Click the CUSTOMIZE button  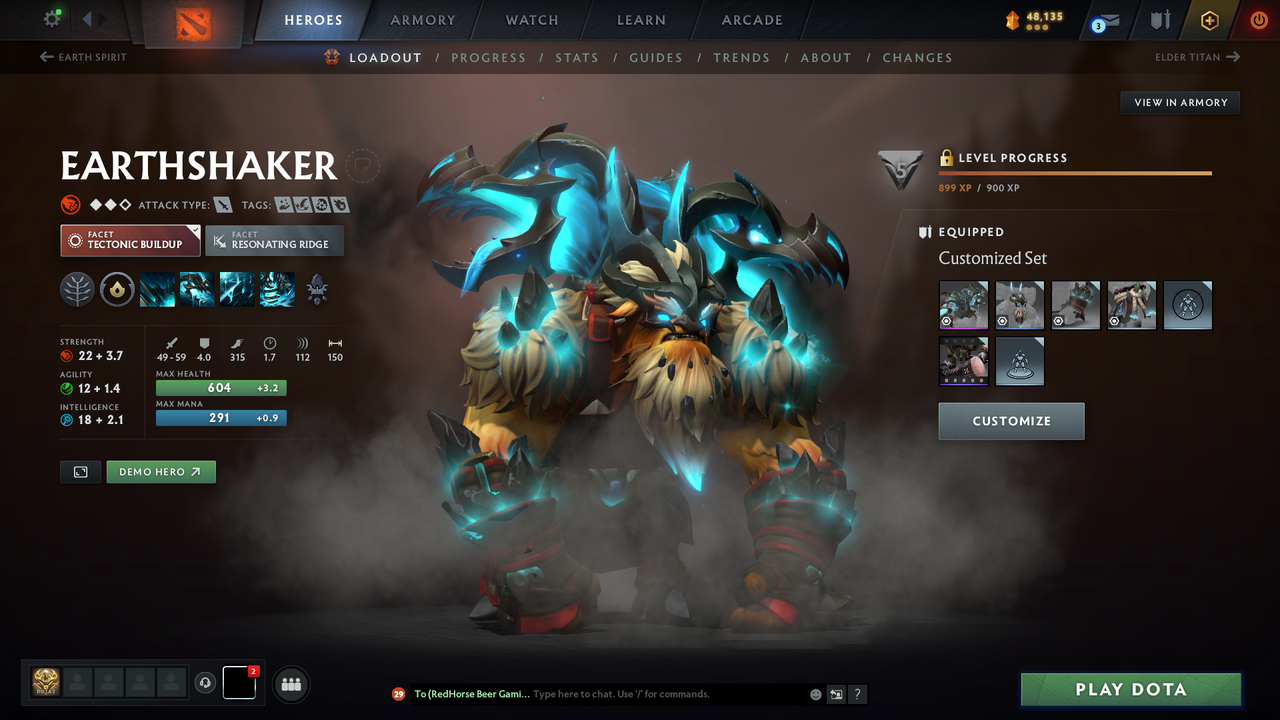[1010, 420]
